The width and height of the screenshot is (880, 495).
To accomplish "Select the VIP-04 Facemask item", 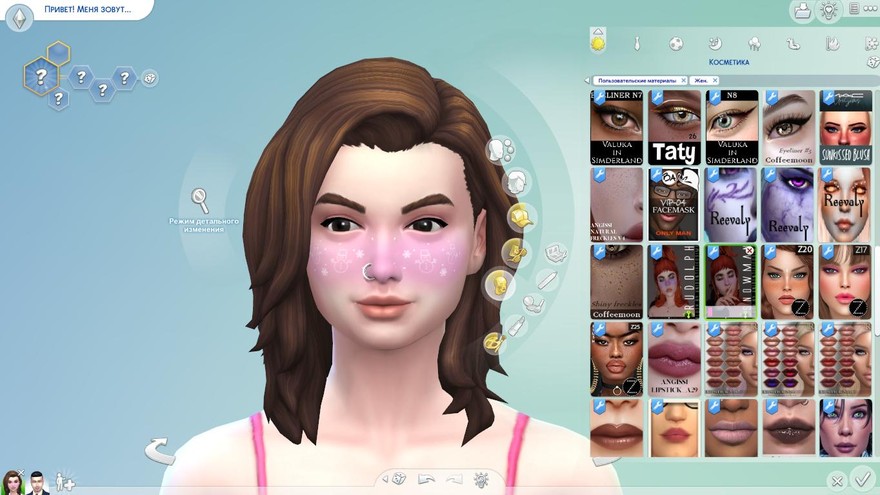I will [x=673, y=204].
